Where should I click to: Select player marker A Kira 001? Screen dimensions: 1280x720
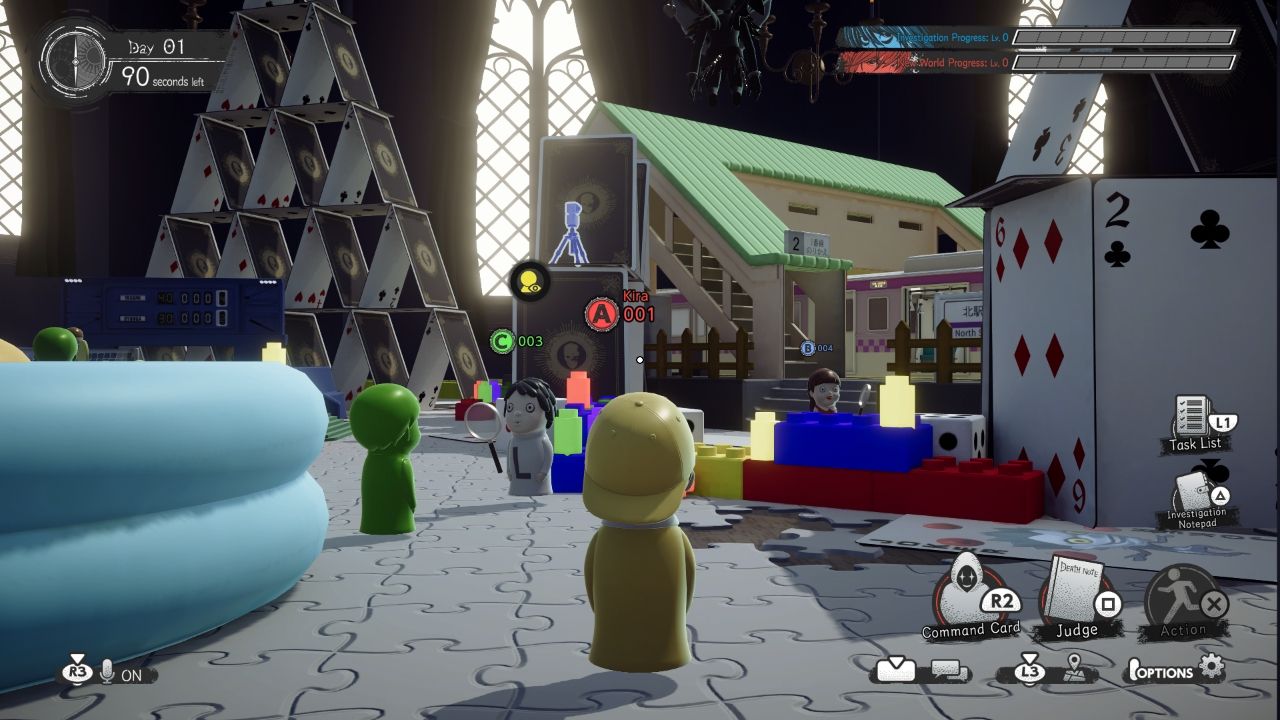602,314
